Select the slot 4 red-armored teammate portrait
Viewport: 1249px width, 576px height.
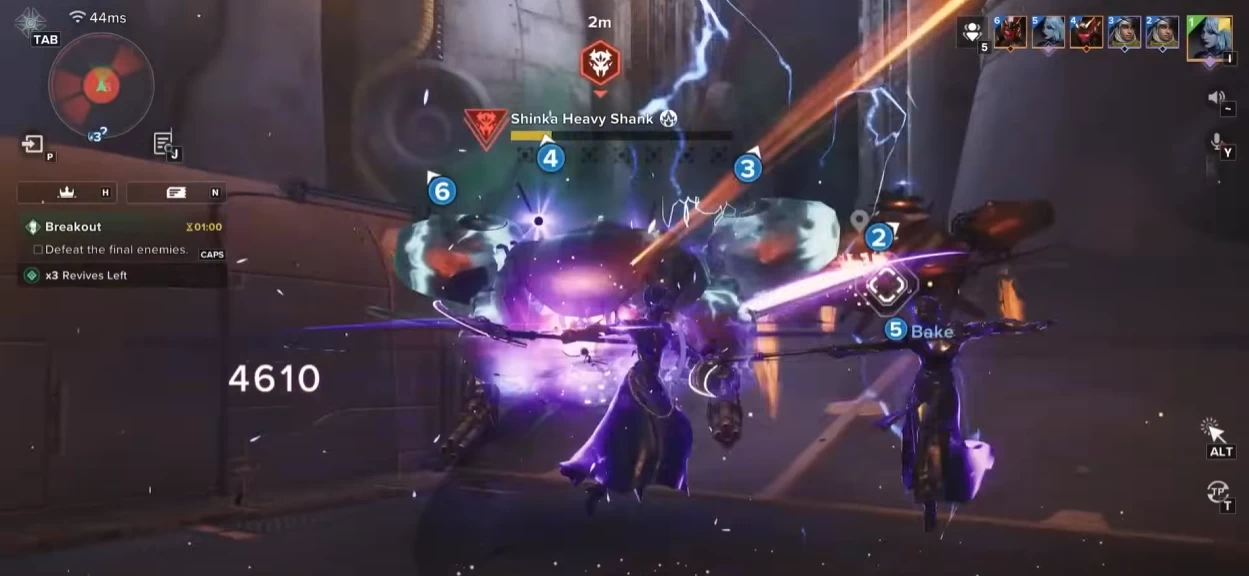coord(1086,33)
